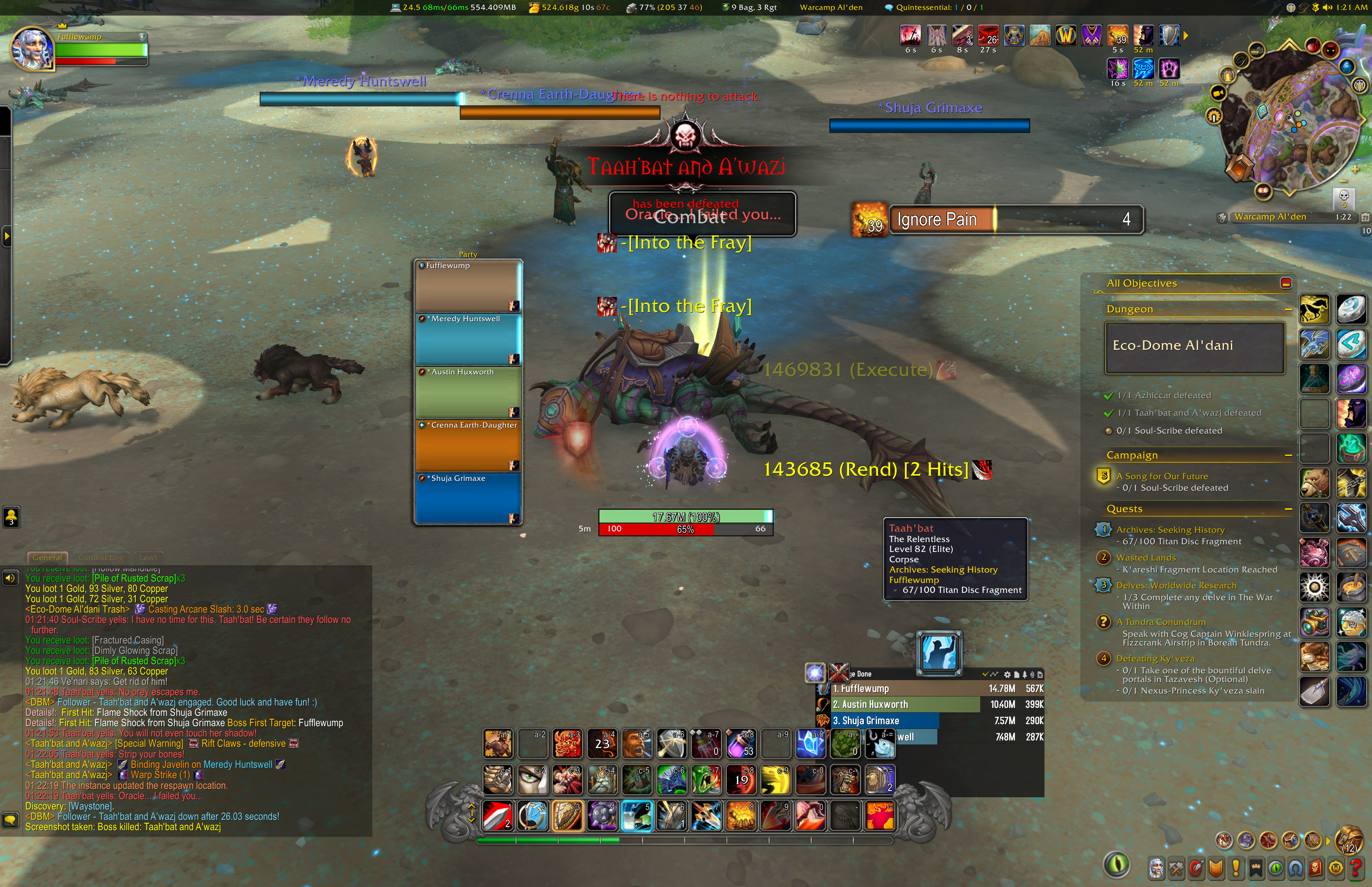The height and width of the screenshot is (887, 1372).
Task: Activate the Shield Block ability on slot 3
Action: pyautogui.click(x=567, y=815)
